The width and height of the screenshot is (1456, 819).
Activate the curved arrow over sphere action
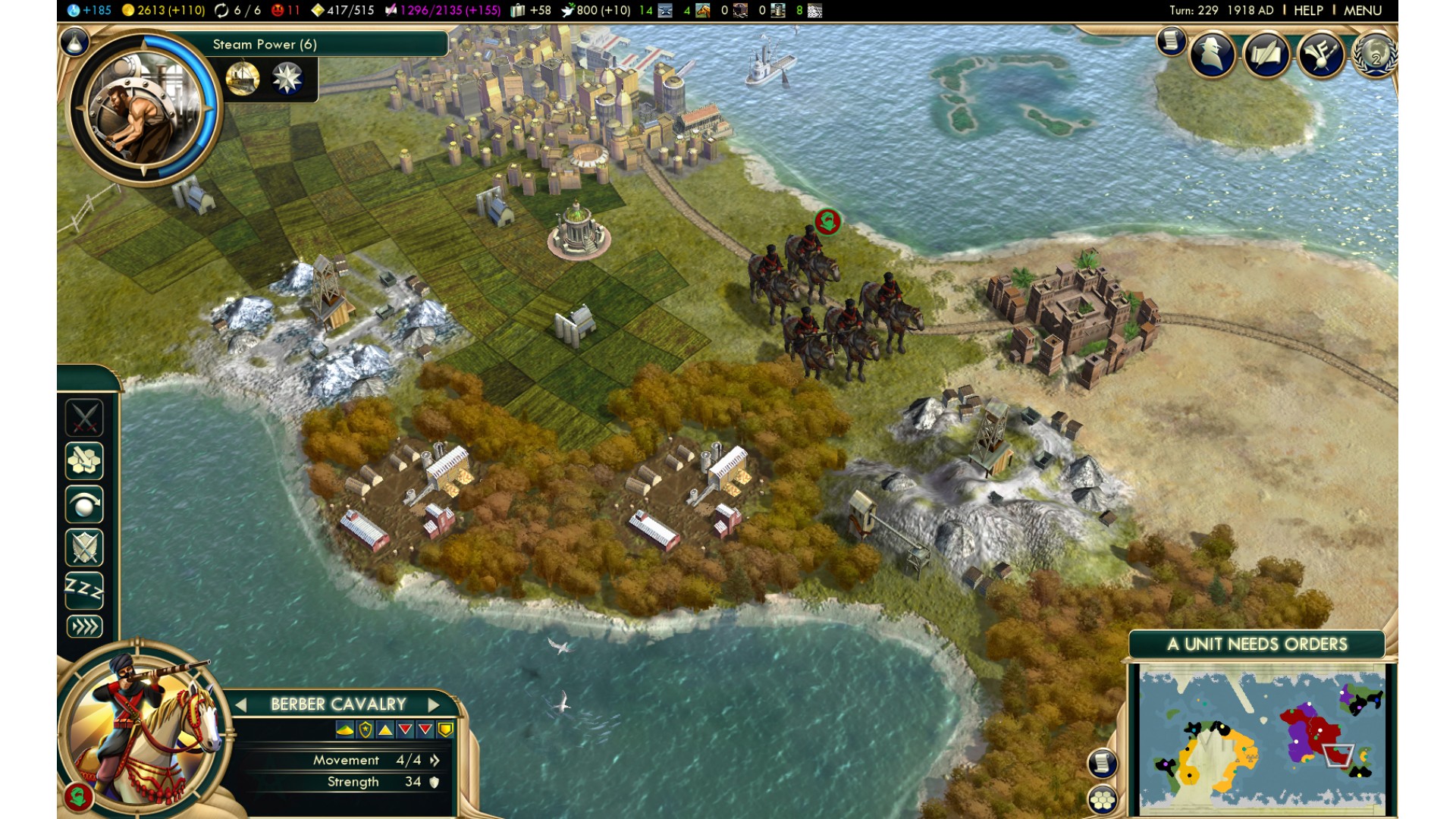coord(84,504)
